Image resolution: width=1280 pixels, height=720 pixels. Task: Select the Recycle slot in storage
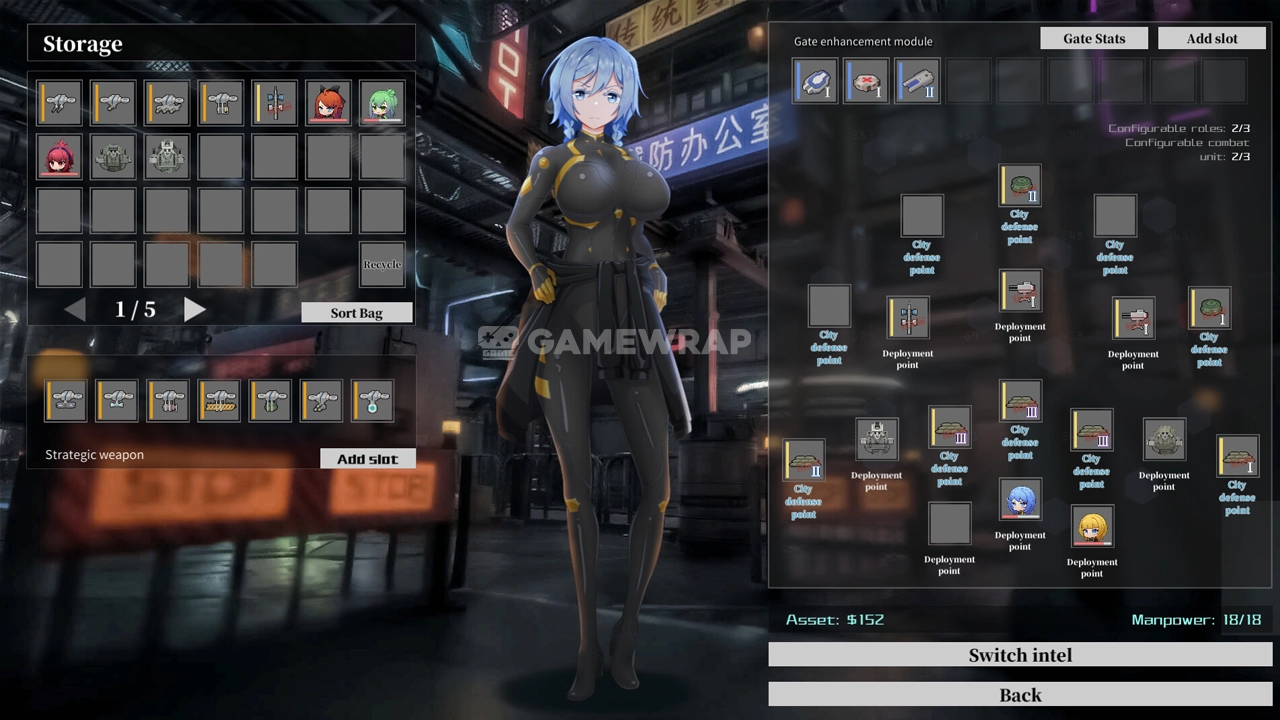(382, 264)
